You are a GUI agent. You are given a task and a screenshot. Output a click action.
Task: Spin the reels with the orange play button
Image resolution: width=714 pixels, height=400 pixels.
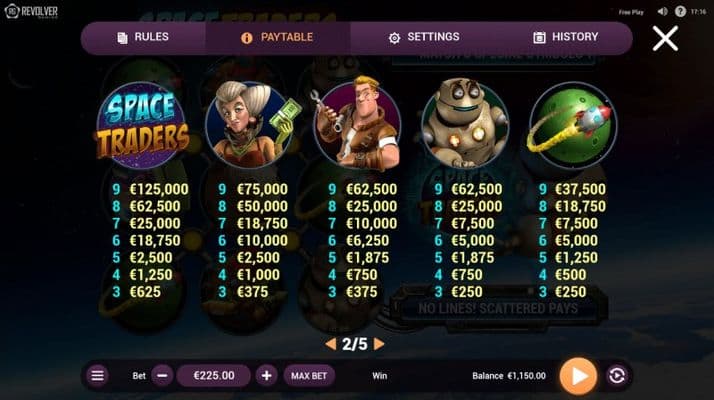click(577, 376)
